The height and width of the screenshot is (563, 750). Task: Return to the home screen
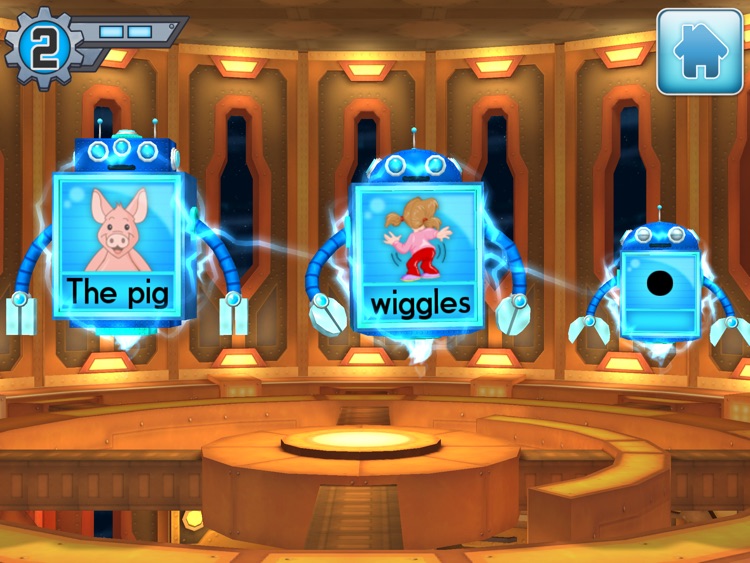pyautogui.click(x=699, y=52)
